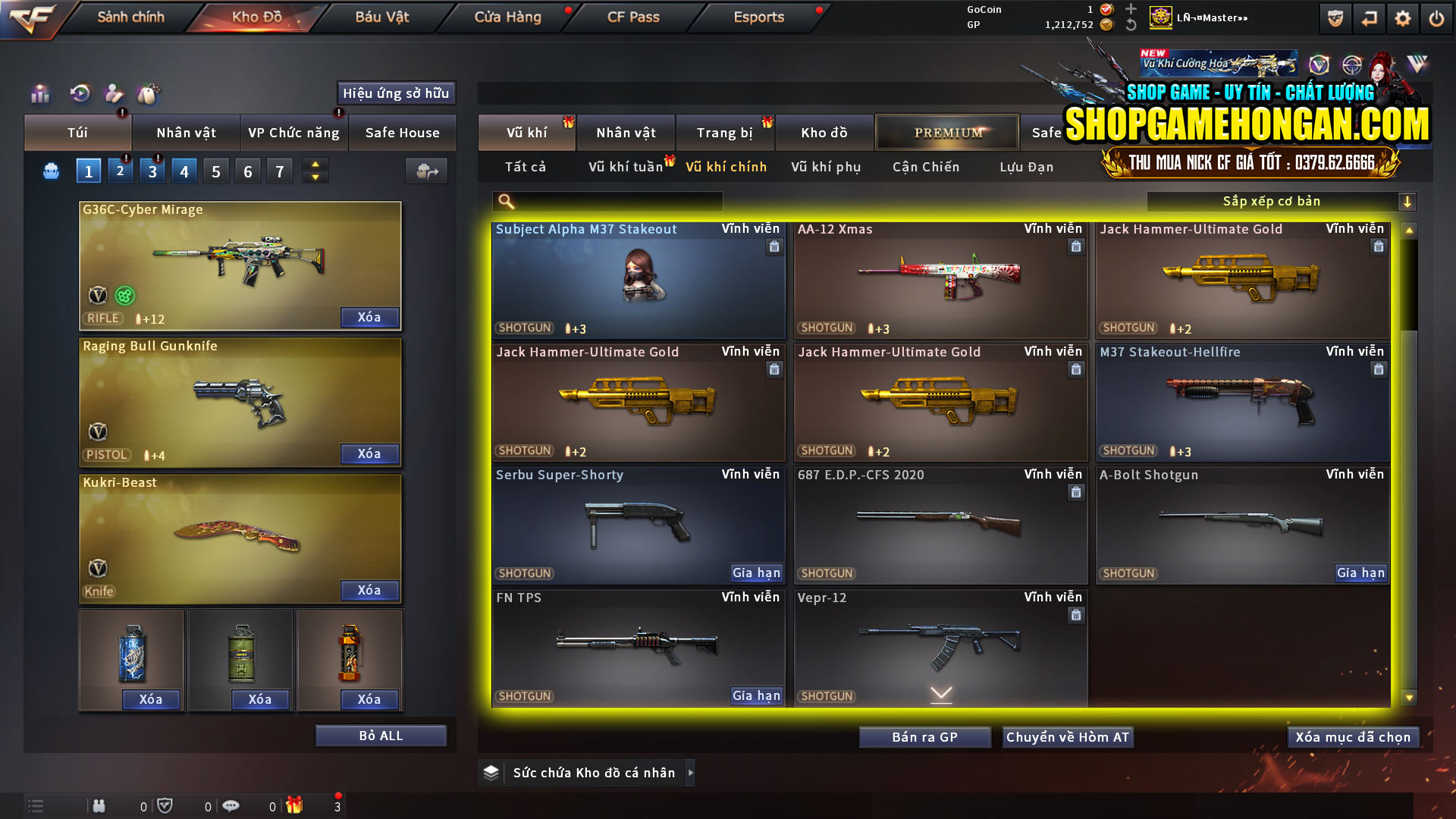Open game settings via gear icon
The width and height of the screenshot is (1456, 819).
(x=1404, y=17)
